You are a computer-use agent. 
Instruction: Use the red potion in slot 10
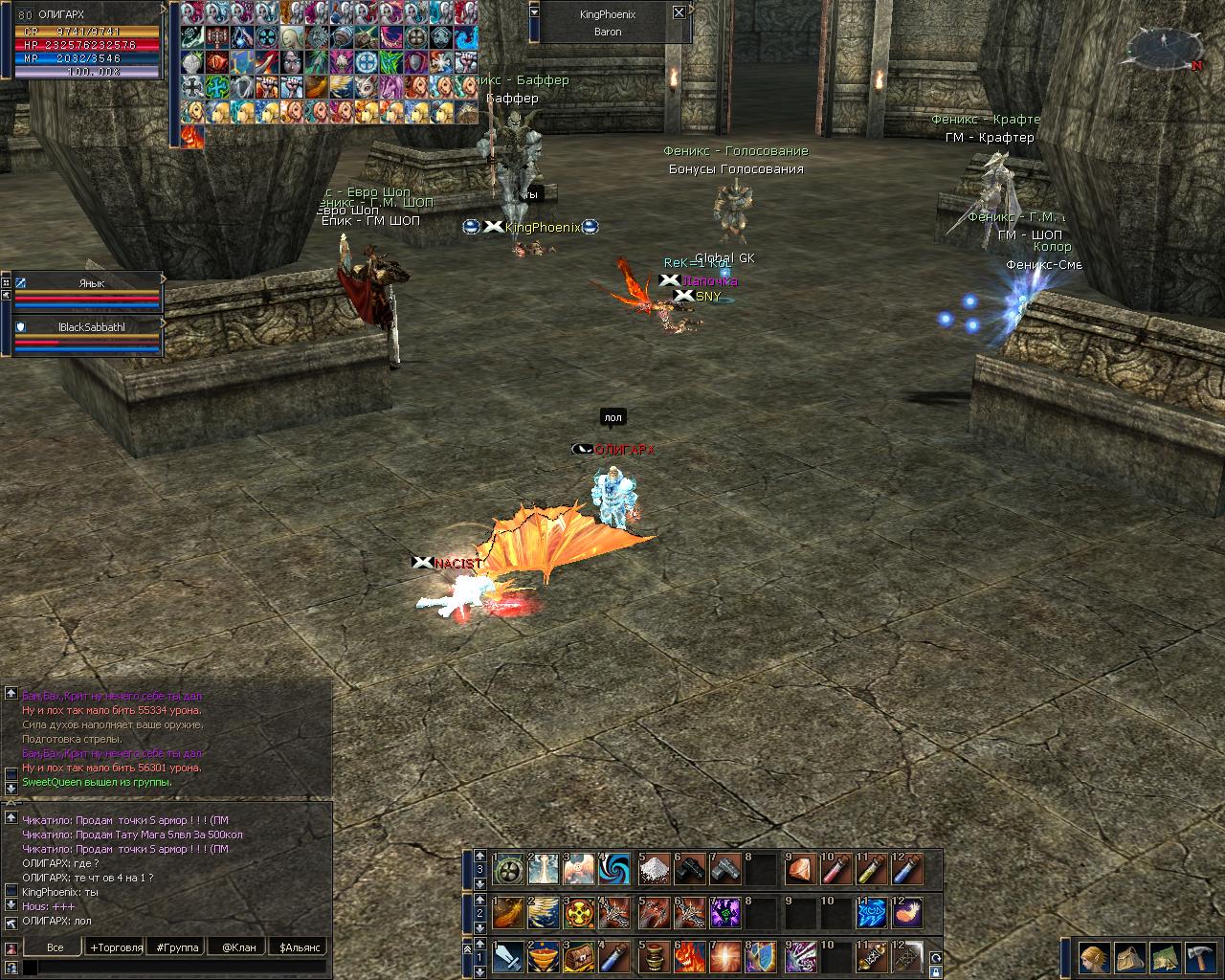click(835, 869)
